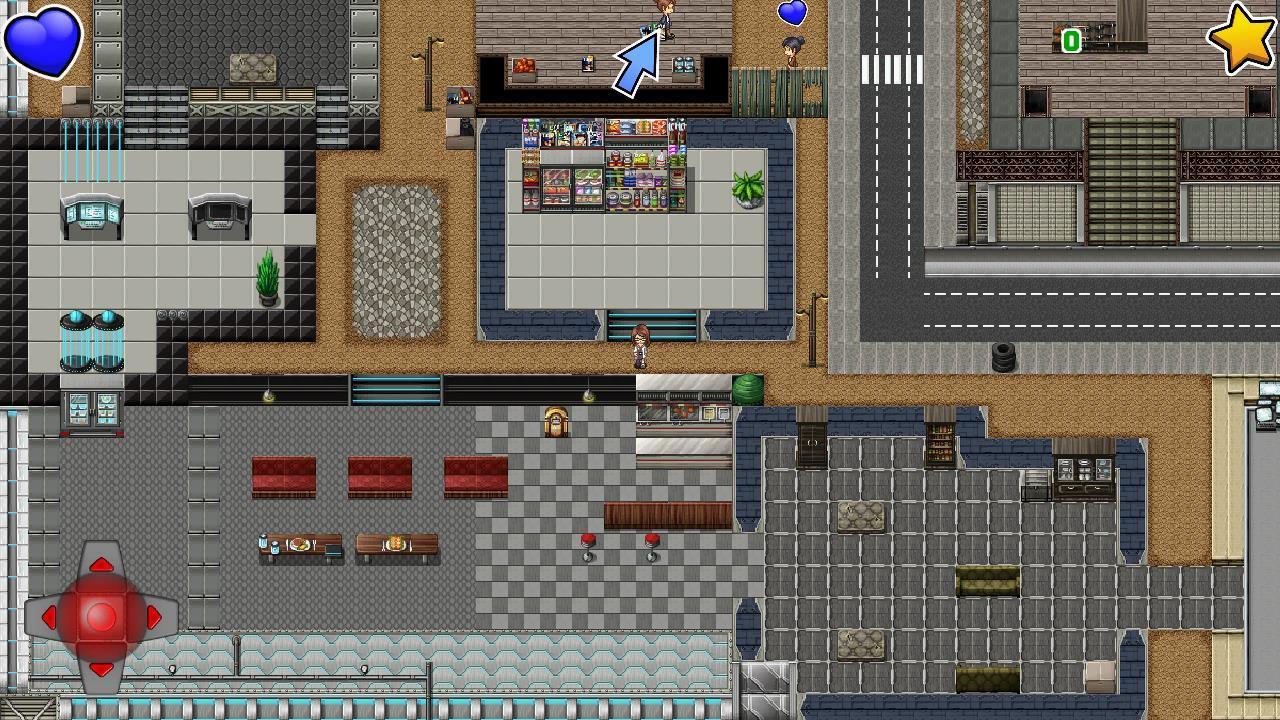Image resolution: width=1280 pixels, height=720 pixels.
Task: Select the green watermelon by the produce stand
Action: (x=748, y=390)
